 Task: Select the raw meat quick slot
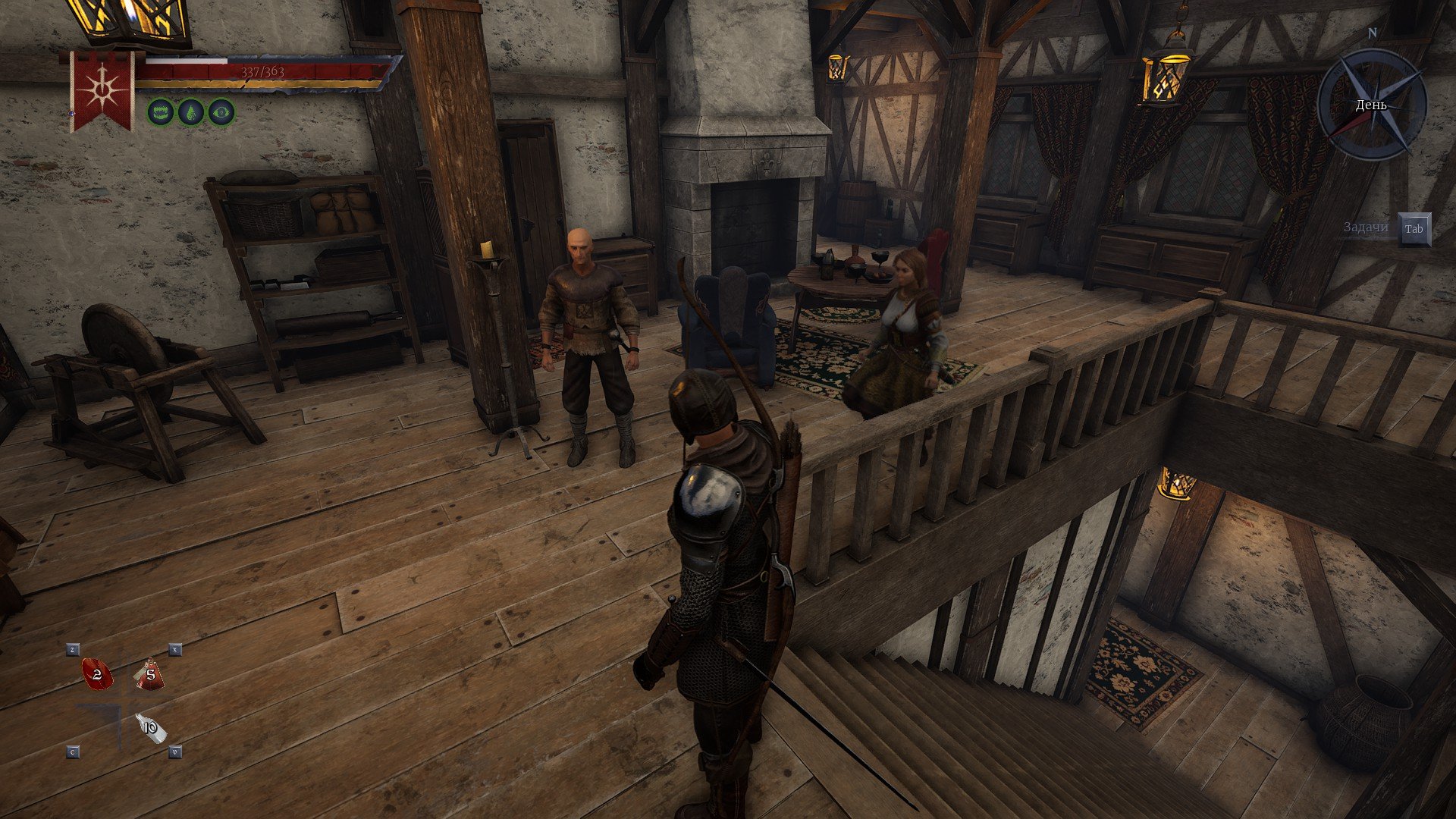[96, 674]
